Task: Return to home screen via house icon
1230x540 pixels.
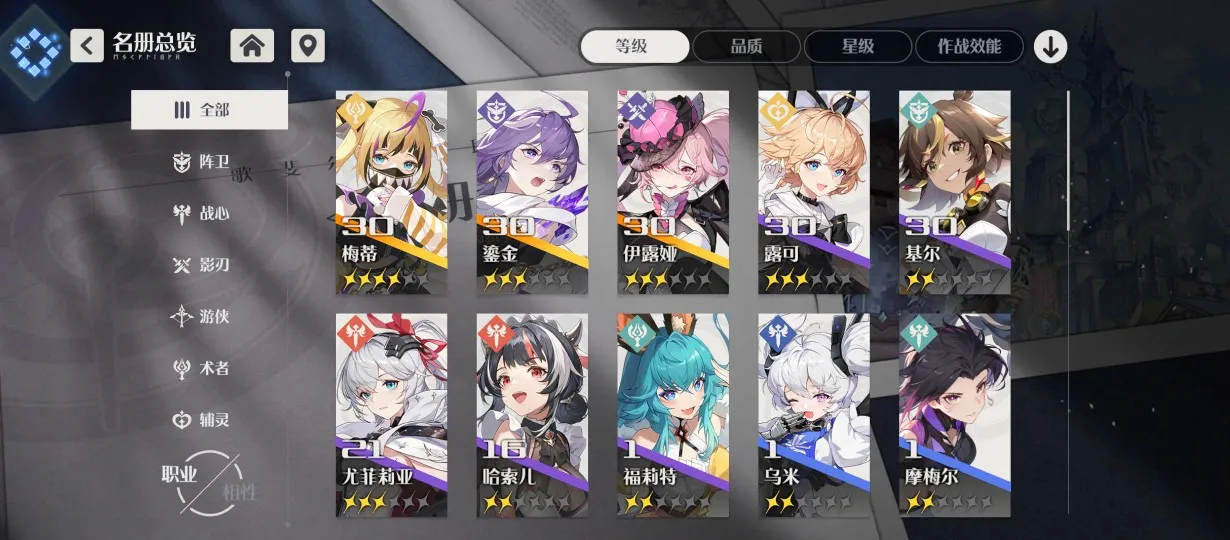Action: (252, 46)
